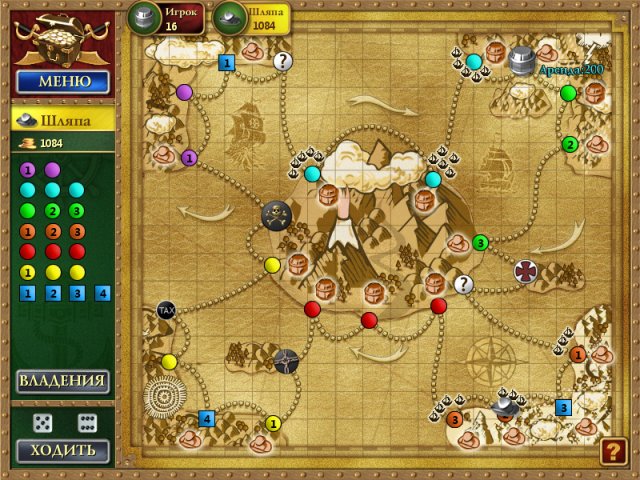Roll the dice with ХОДИТЬ
The height and width of the screenshot is (480, 640).
coord(62,450)
